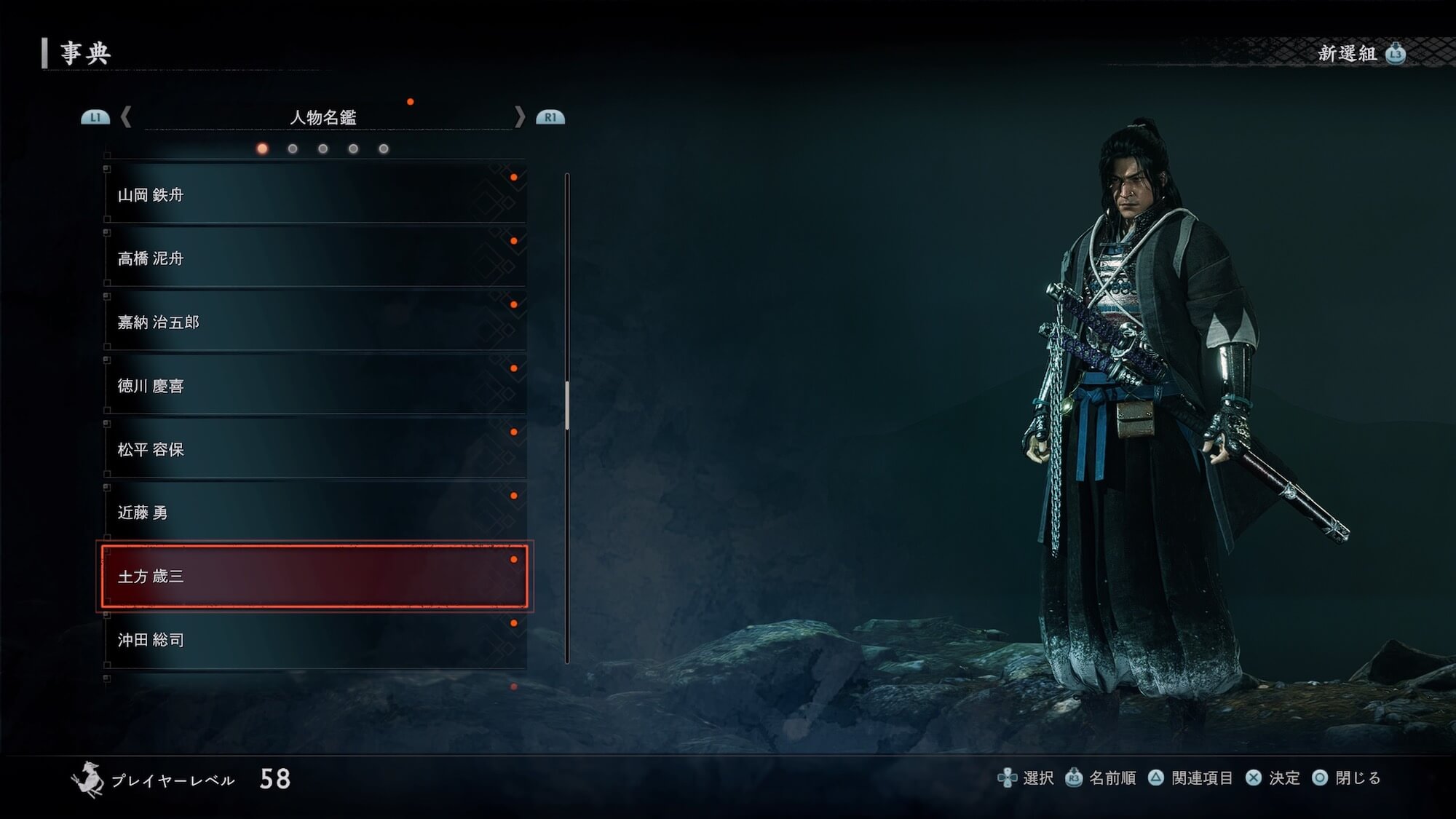Go to the previous encyclopedia category arrow
This screenshot has width=1456, height=819.
pyautogui.click(x=126, y=117)
